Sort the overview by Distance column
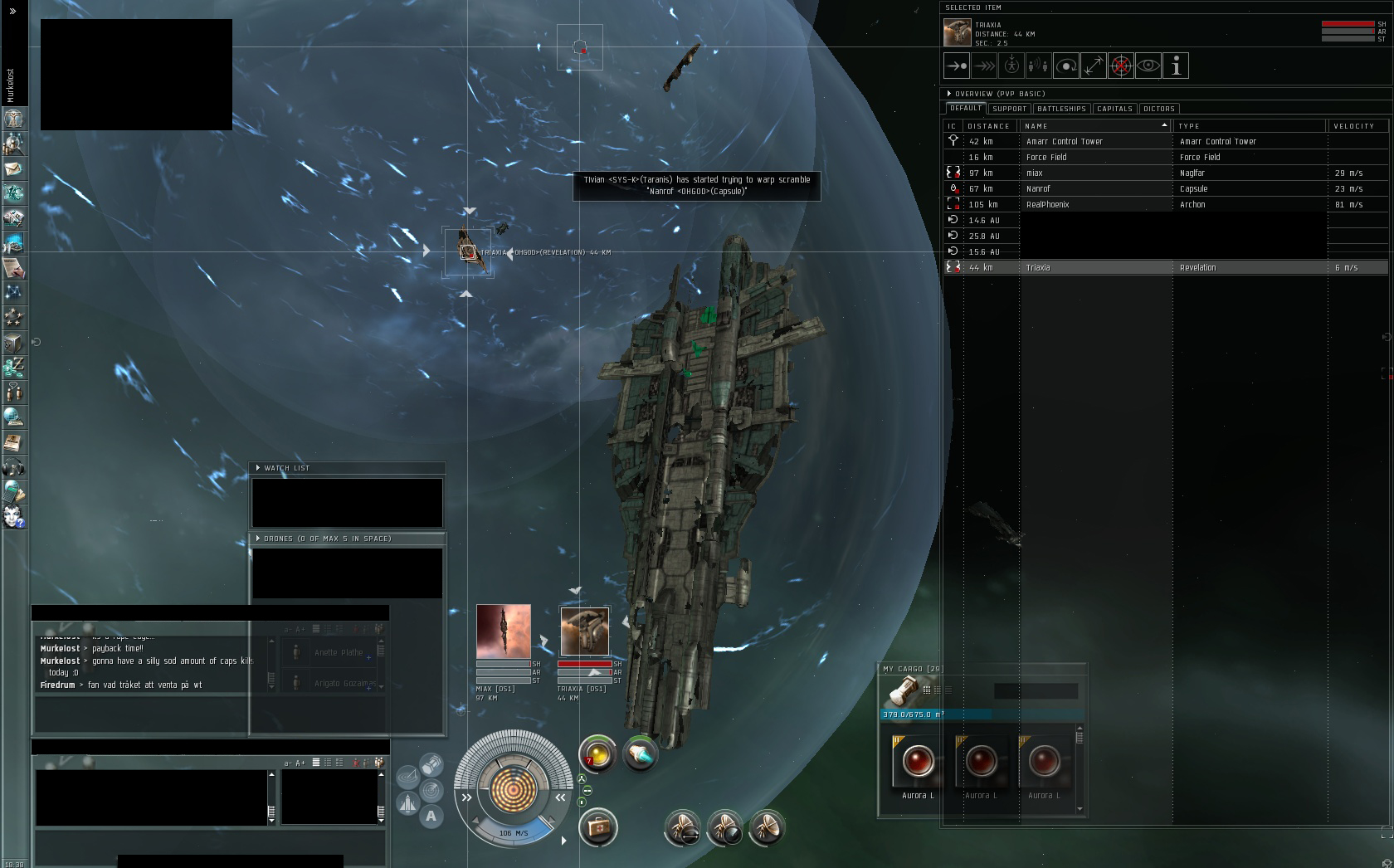 989,126
